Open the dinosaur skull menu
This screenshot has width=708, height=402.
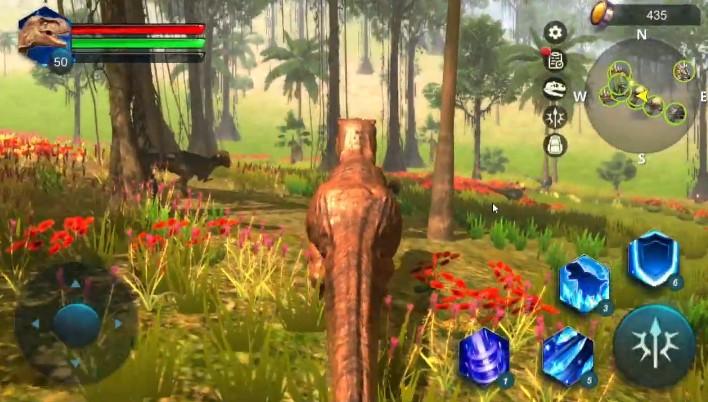[555, 89]
